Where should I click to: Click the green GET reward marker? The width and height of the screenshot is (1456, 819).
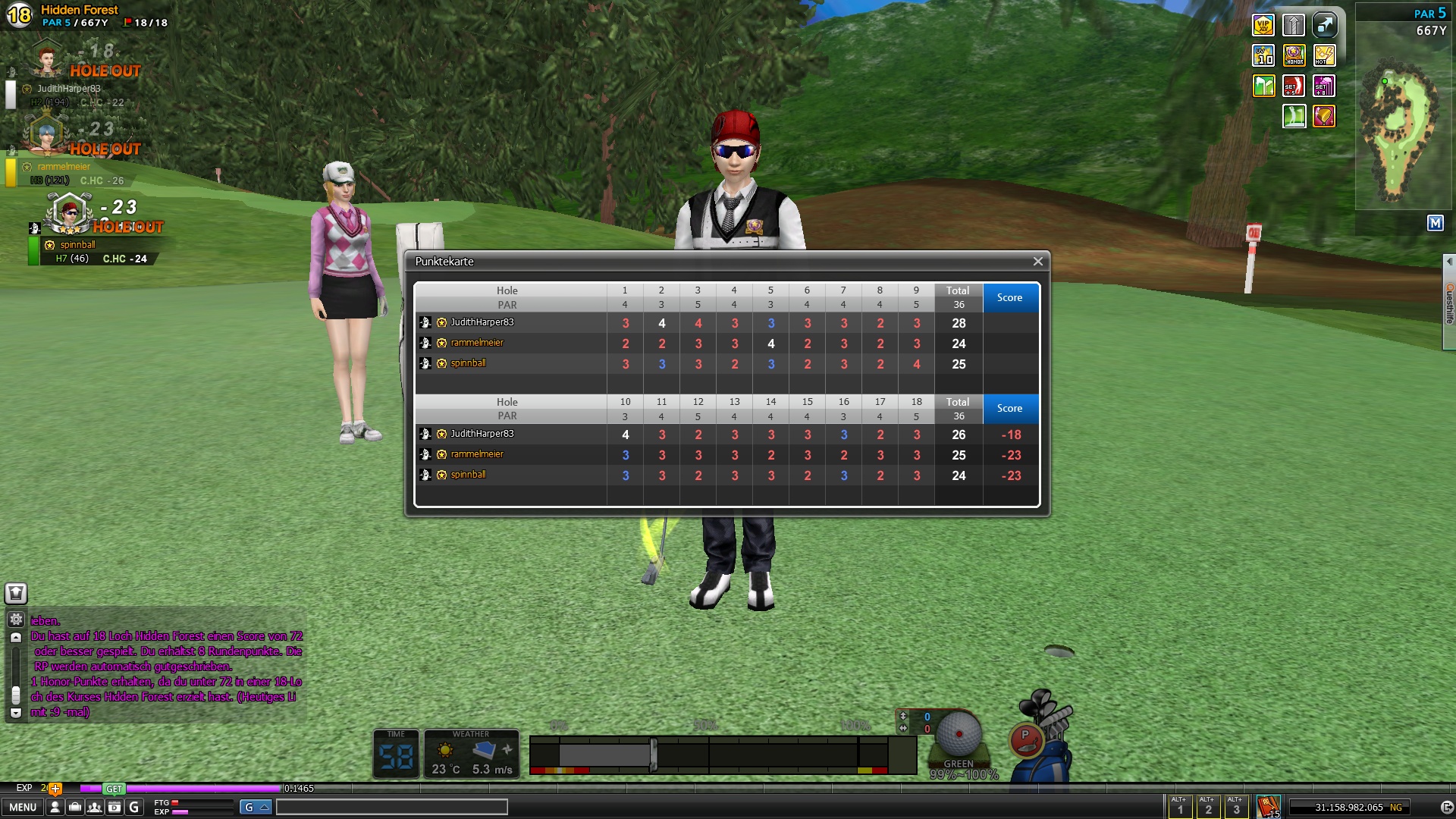click(x=114, y=789)
